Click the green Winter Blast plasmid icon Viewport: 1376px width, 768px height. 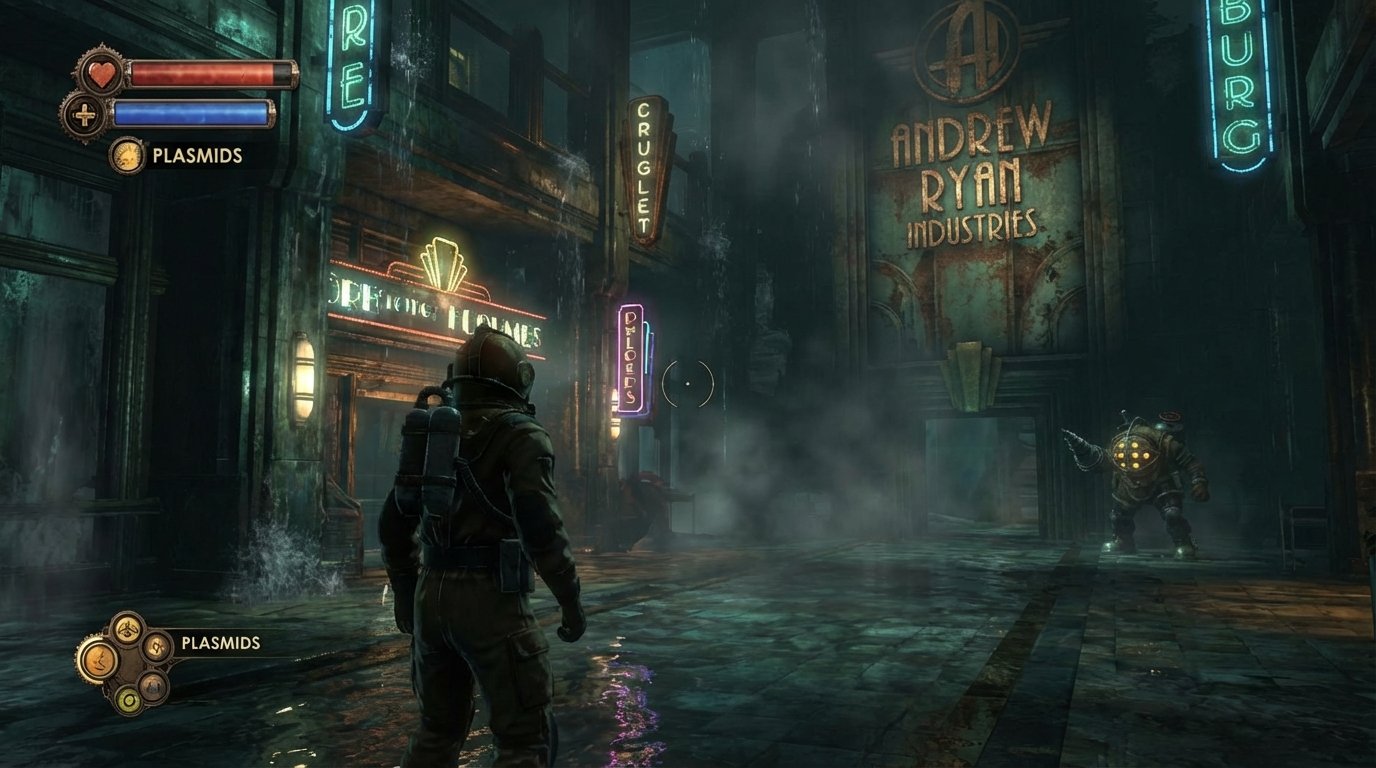[x=128, y=698]
